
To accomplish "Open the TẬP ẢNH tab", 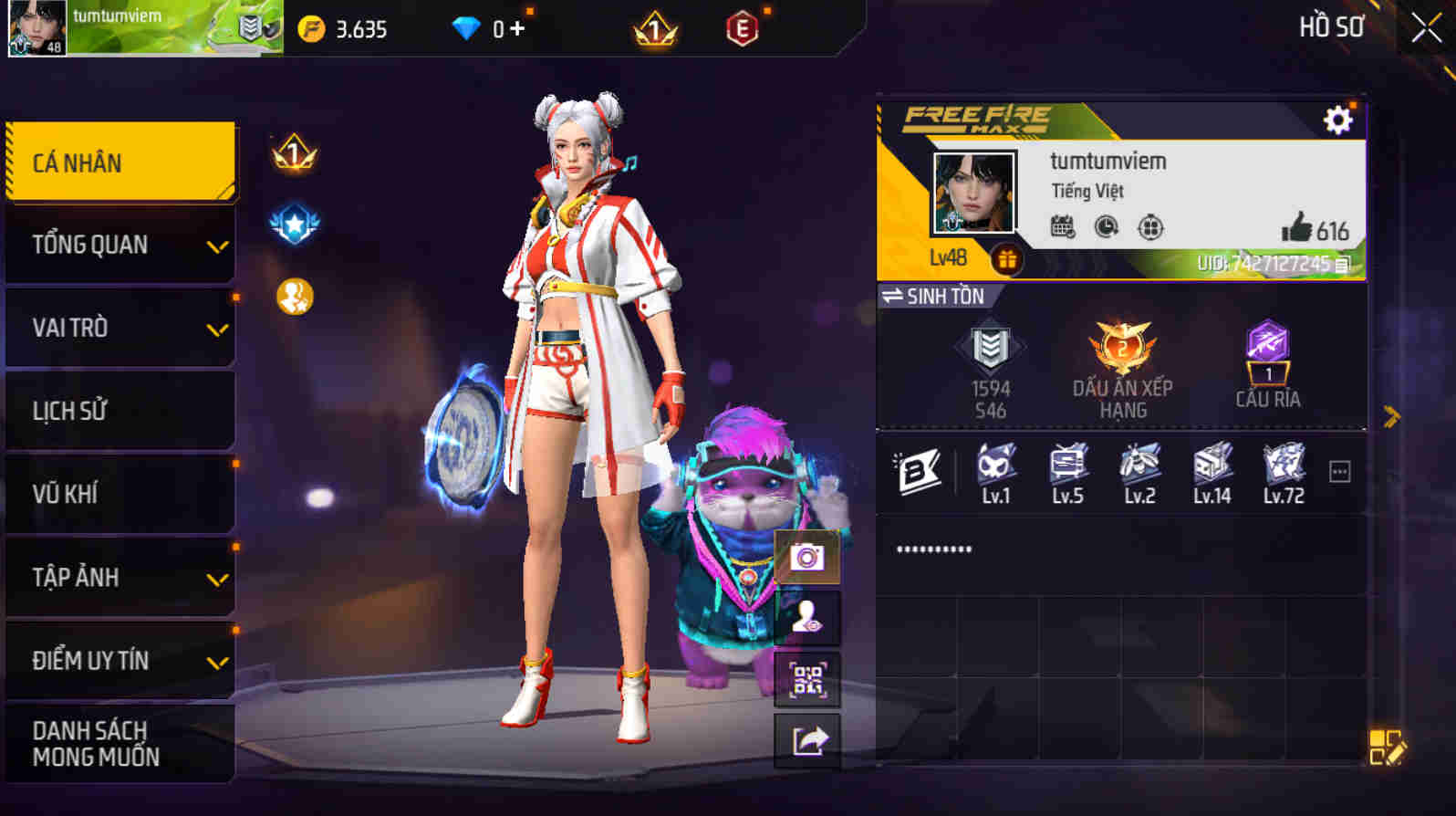I will (x=120, y=577).
